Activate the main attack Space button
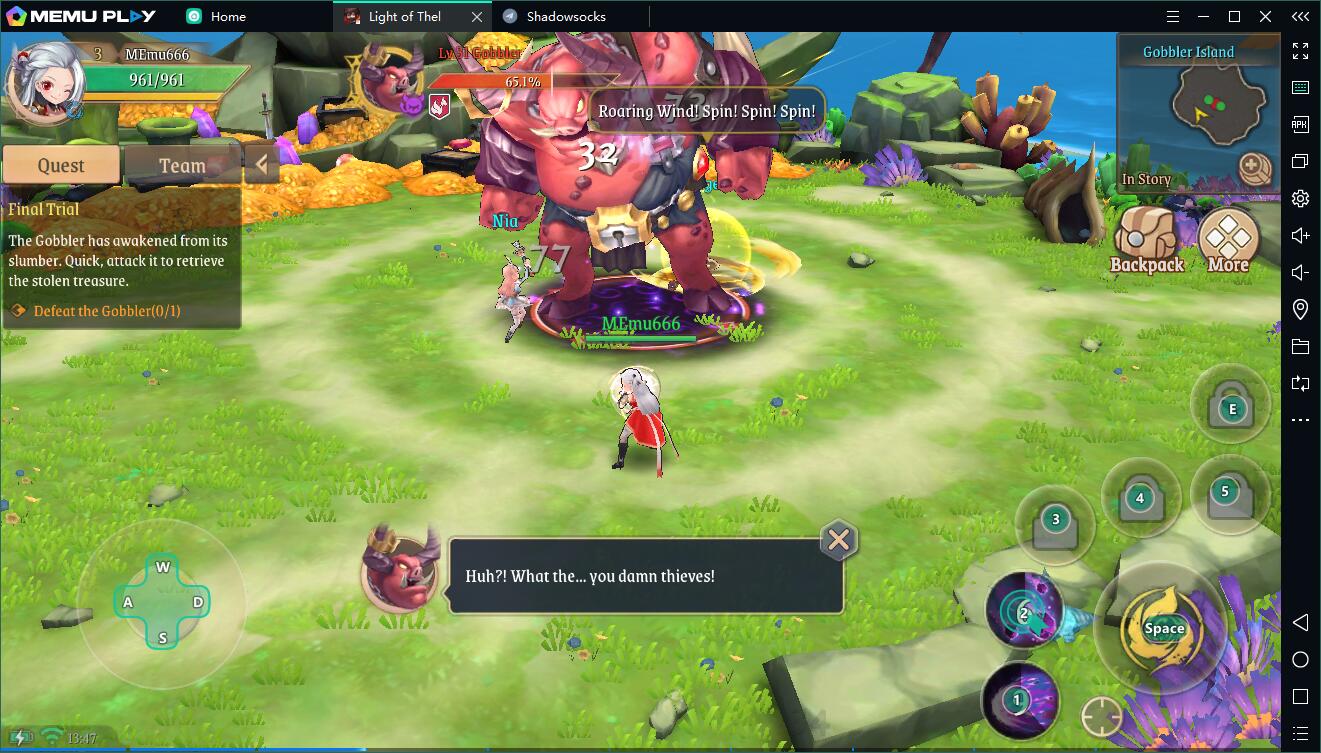The image size is (1321, 753). pos(1163,628)
